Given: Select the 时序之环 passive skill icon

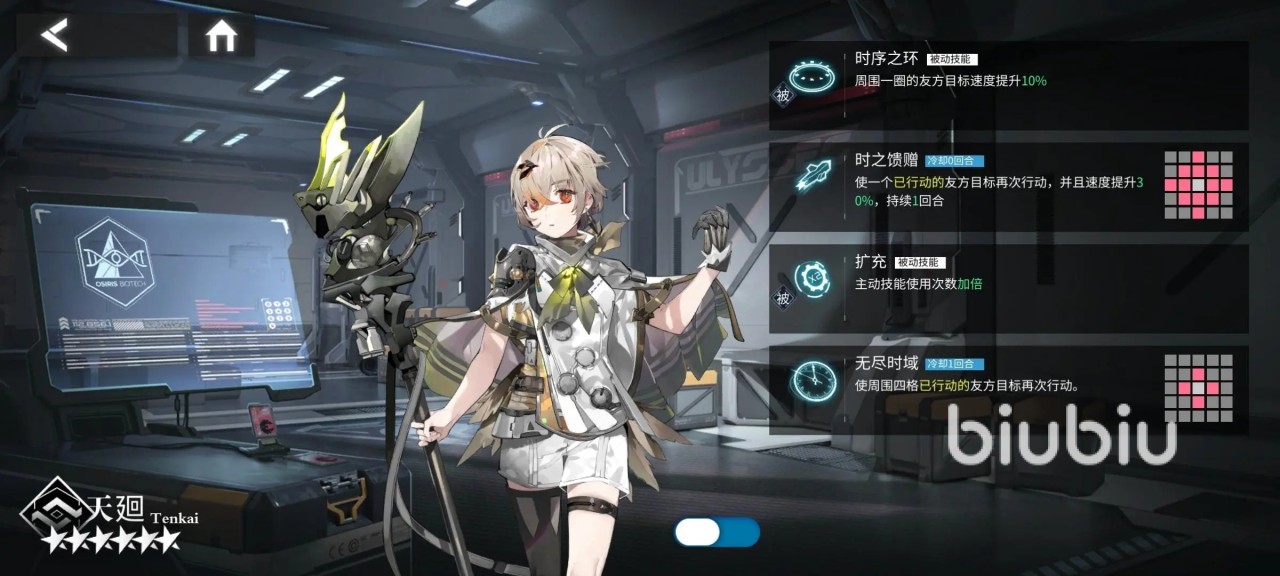Looking at the screenshot, I should pyautogui.click(x=811, y=76).
